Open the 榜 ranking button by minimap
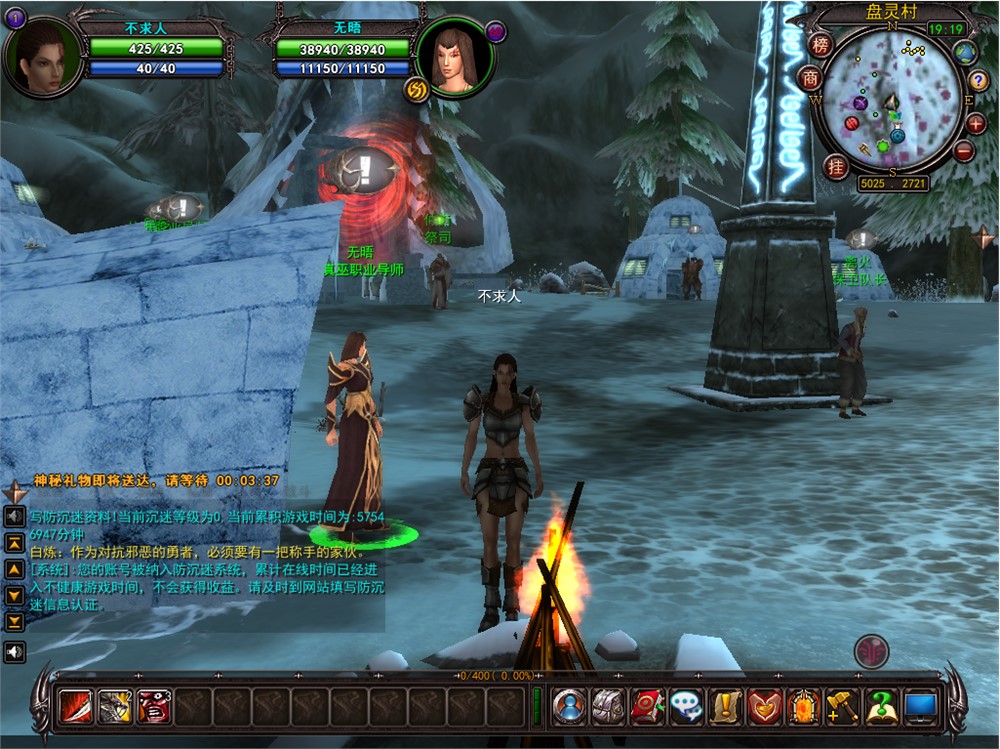The height and width of the screenshot is (749, 1000). pos(821,45)
